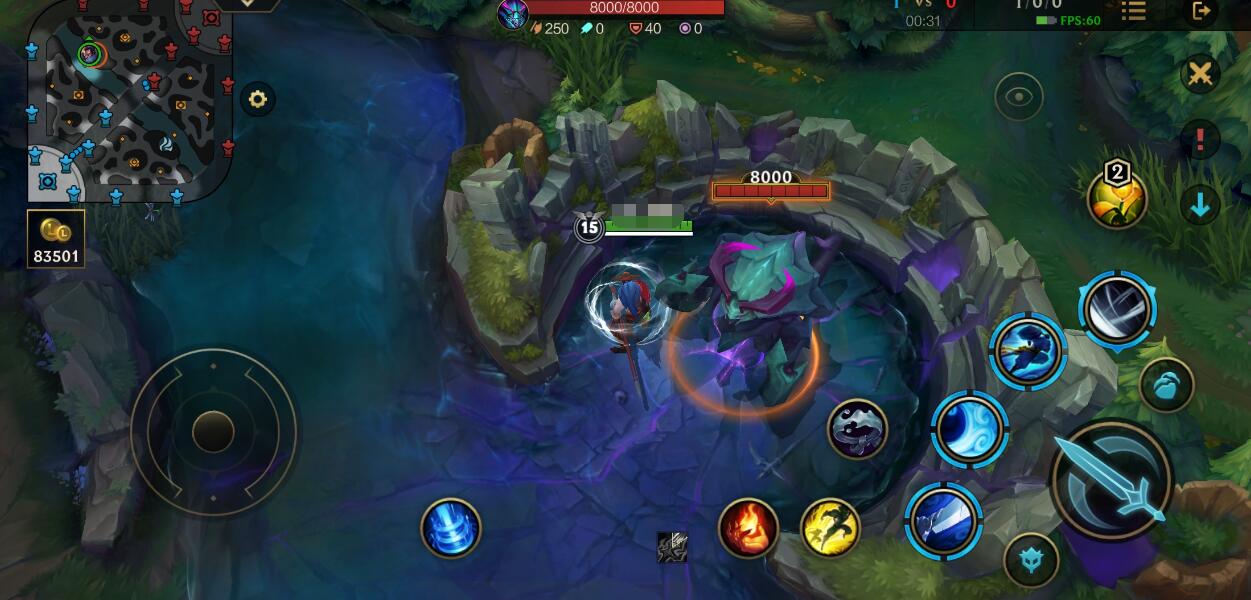Open settings with the gear icon

[x=258, y=99]
